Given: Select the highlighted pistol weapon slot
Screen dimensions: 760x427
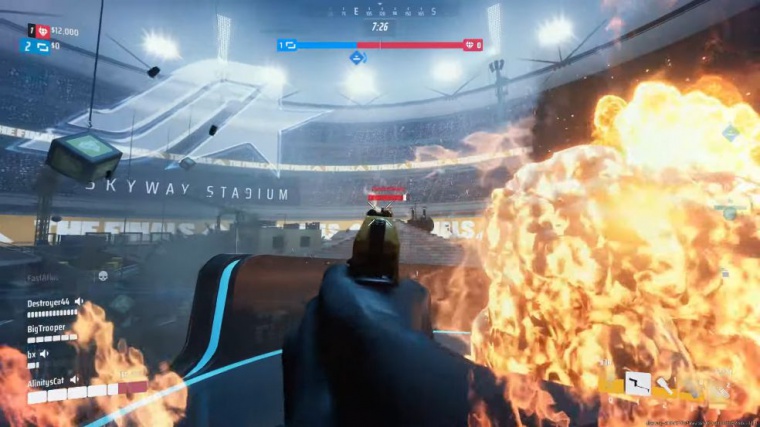Looking at the screenshot, I should (x=637, y=383).
